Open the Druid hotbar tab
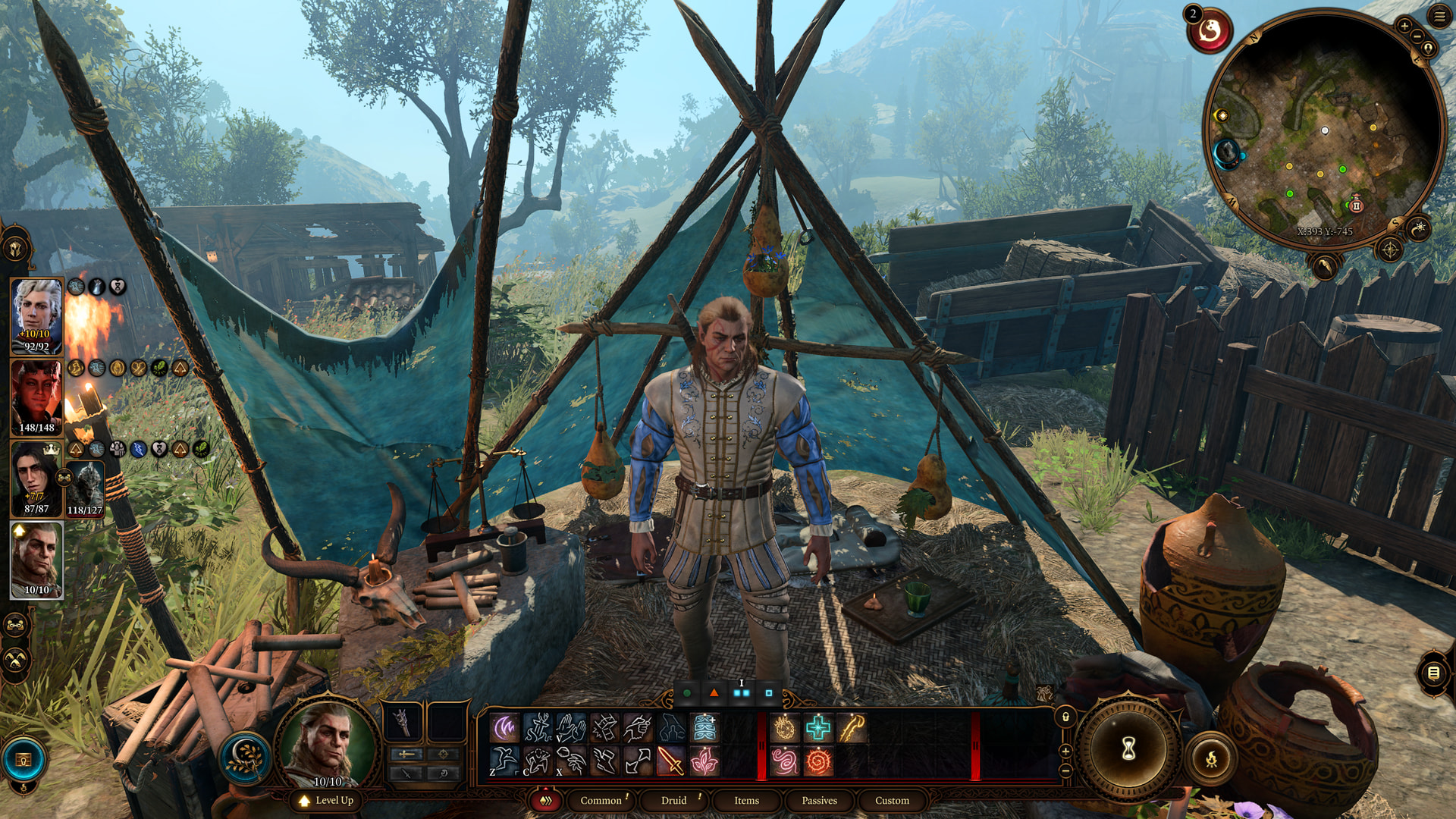This screenshot has height=819, width=1456. pyautogui.click(x=673, y=801)
